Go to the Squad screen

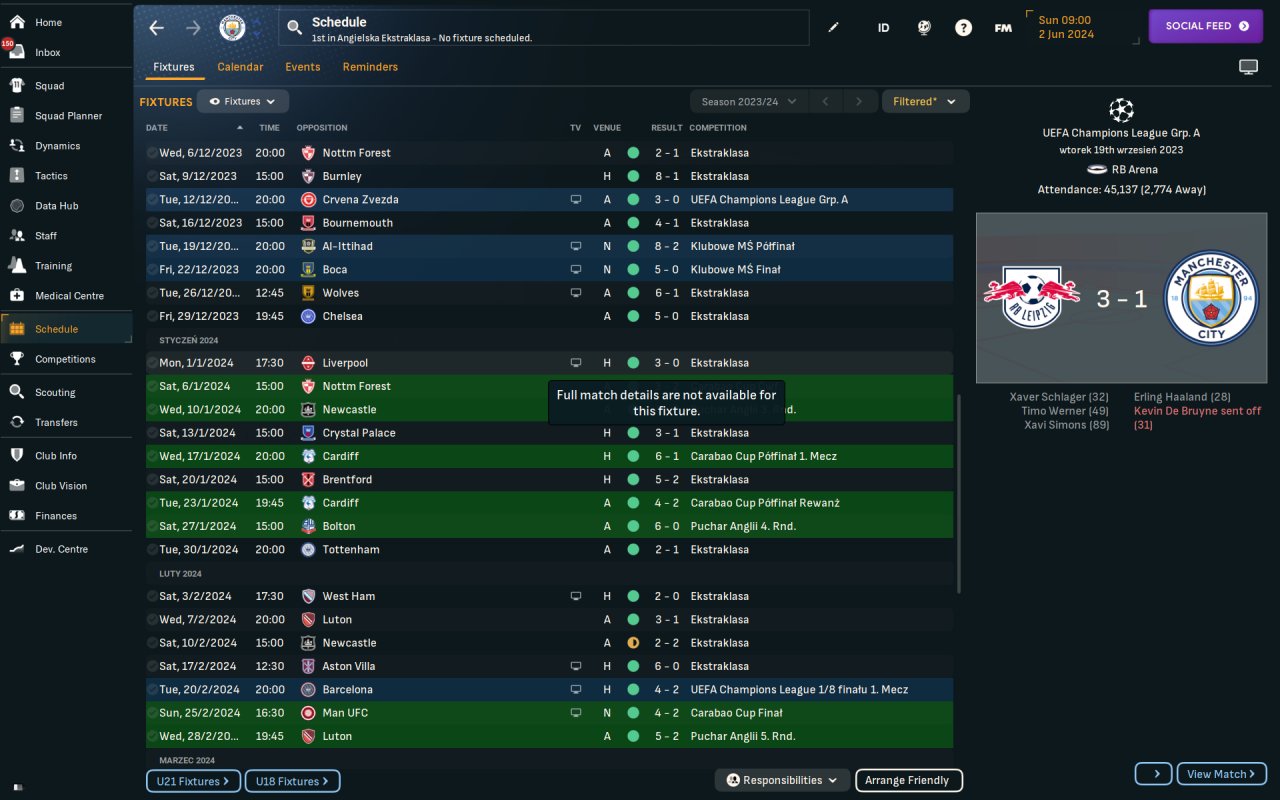(49, 86)
